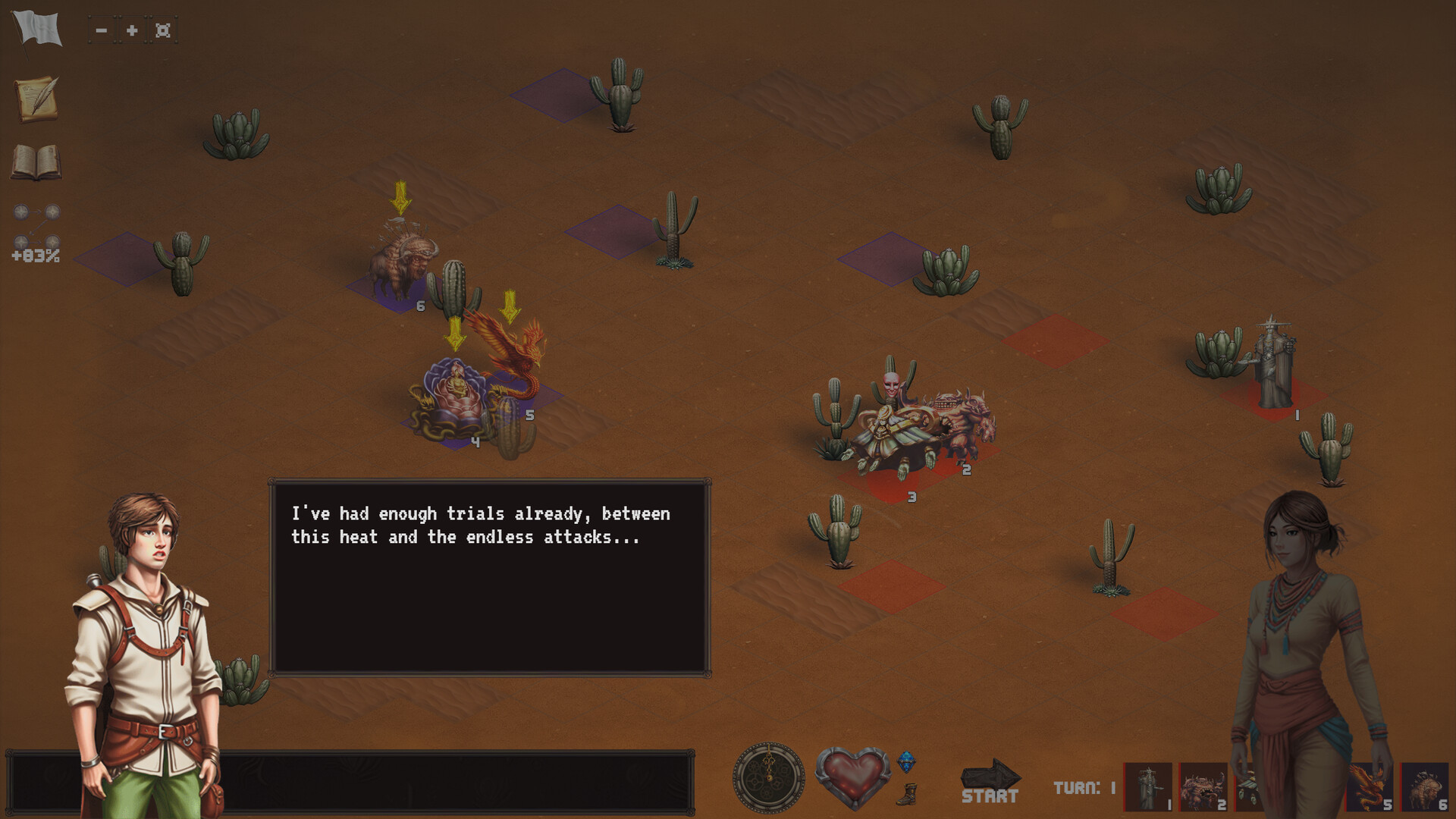Click the minus zoom-out button
This screenshot has height=819, width=1456.
point(102,30)
